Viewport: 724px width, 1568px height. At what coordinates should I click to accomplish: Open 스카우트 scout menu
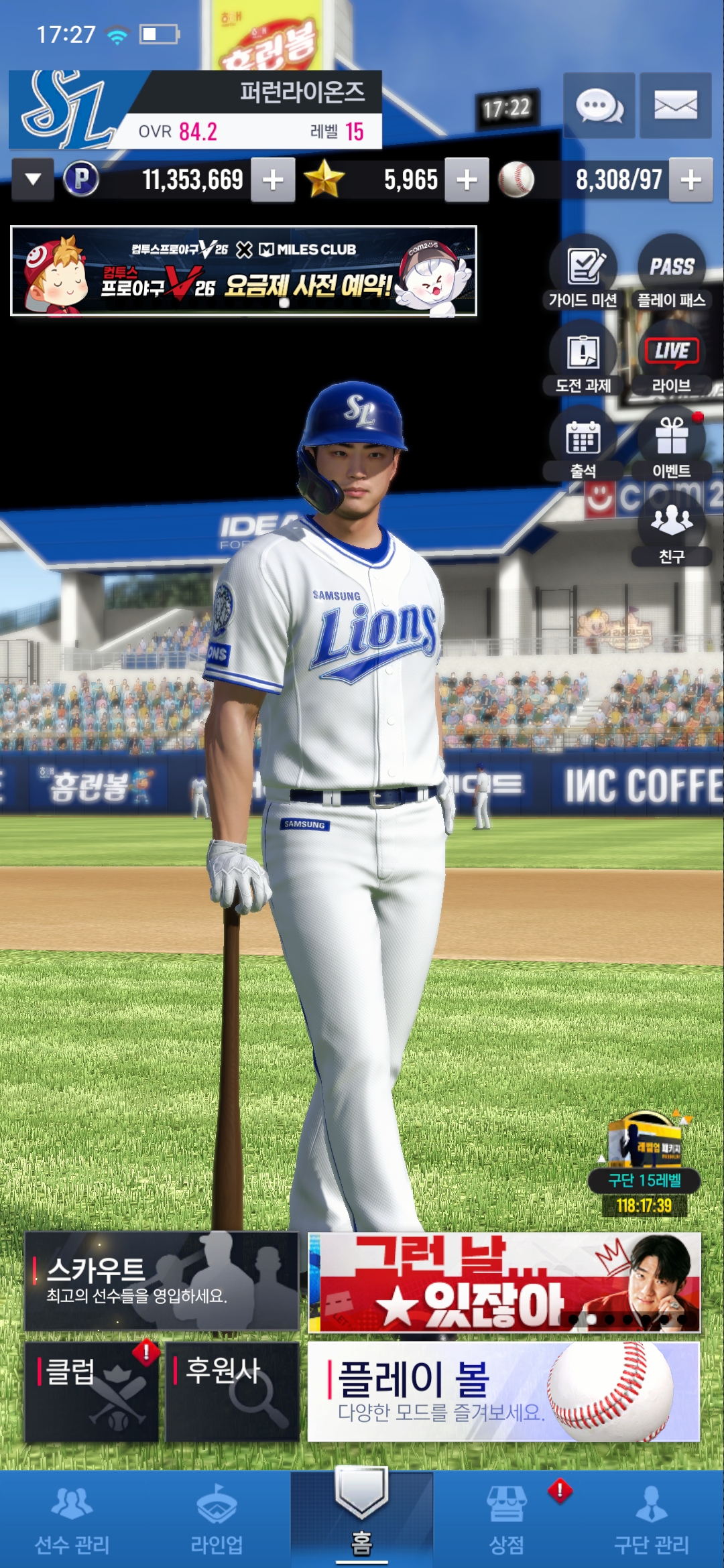click(x=161, y=1281)
